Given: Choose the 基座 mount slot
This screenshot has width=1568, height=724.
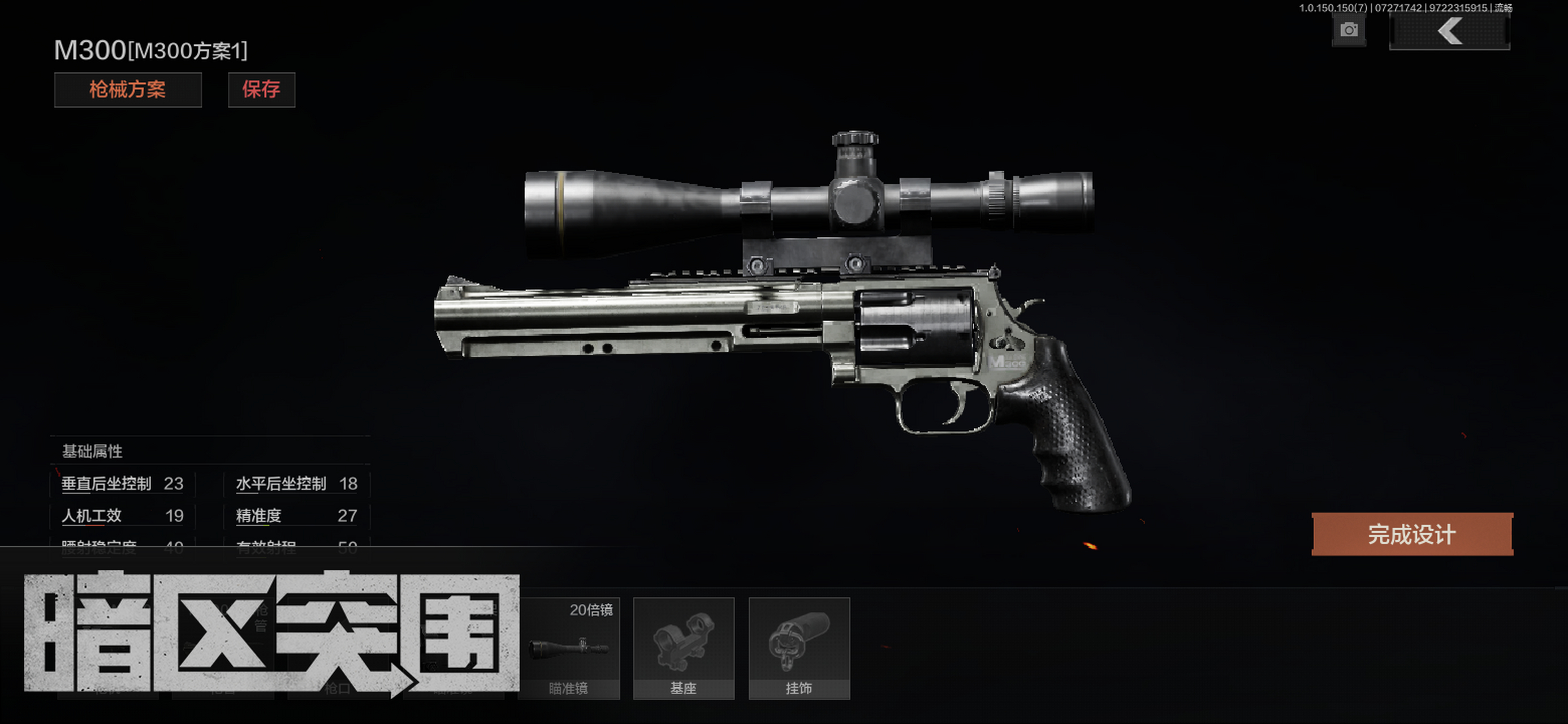Looking at the screenshot, I should (x=683, y=648).
